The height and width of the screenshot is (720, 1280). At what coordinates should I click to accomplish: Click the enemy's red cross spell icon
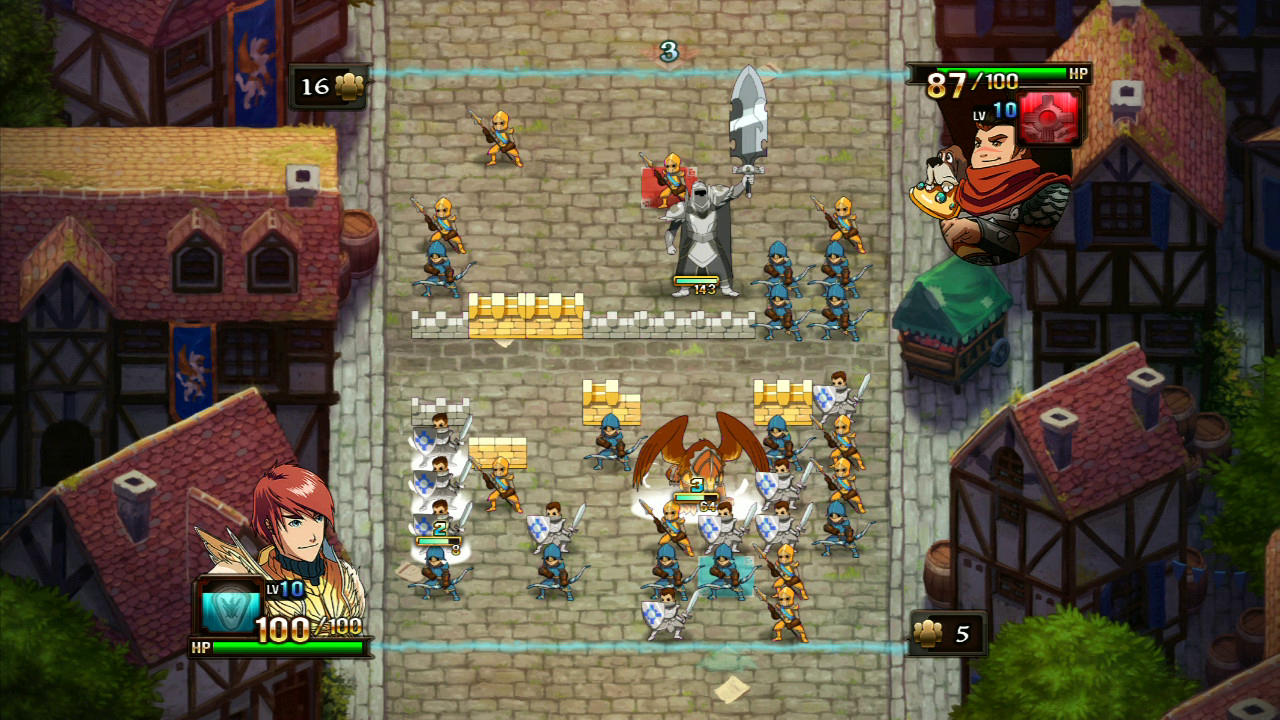[x=1050, y=116]
